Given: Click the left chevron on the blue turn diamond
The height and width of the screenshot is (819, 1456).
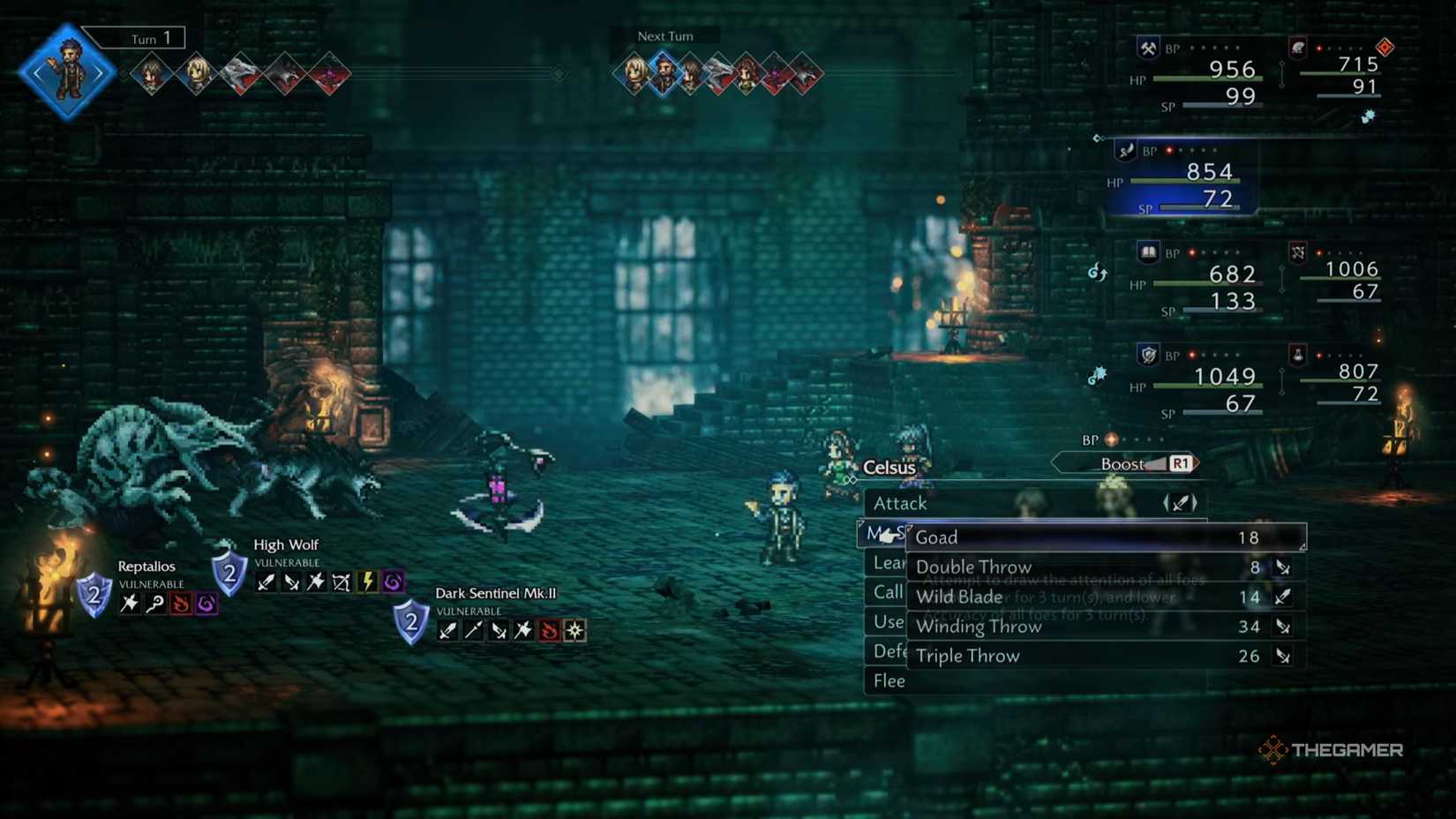Looking at the screenshot, I should pos(35,73).
